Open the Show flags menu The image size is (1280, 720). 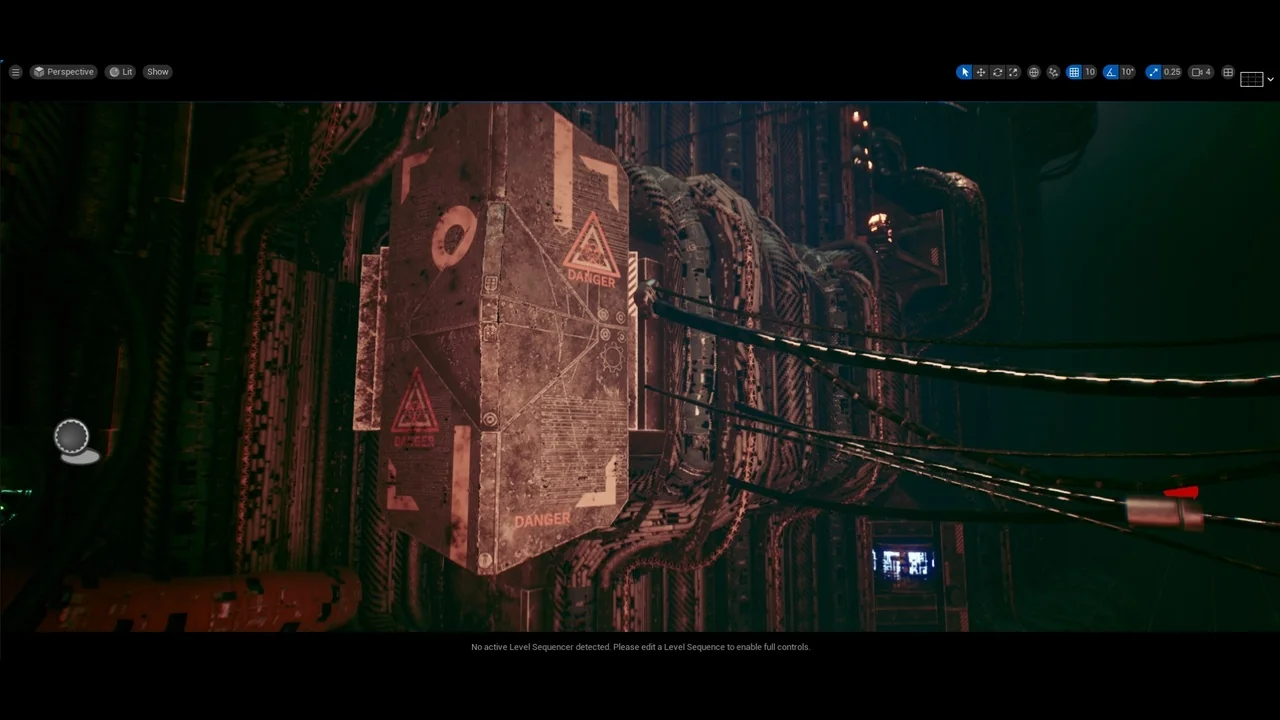click(157, 71)
